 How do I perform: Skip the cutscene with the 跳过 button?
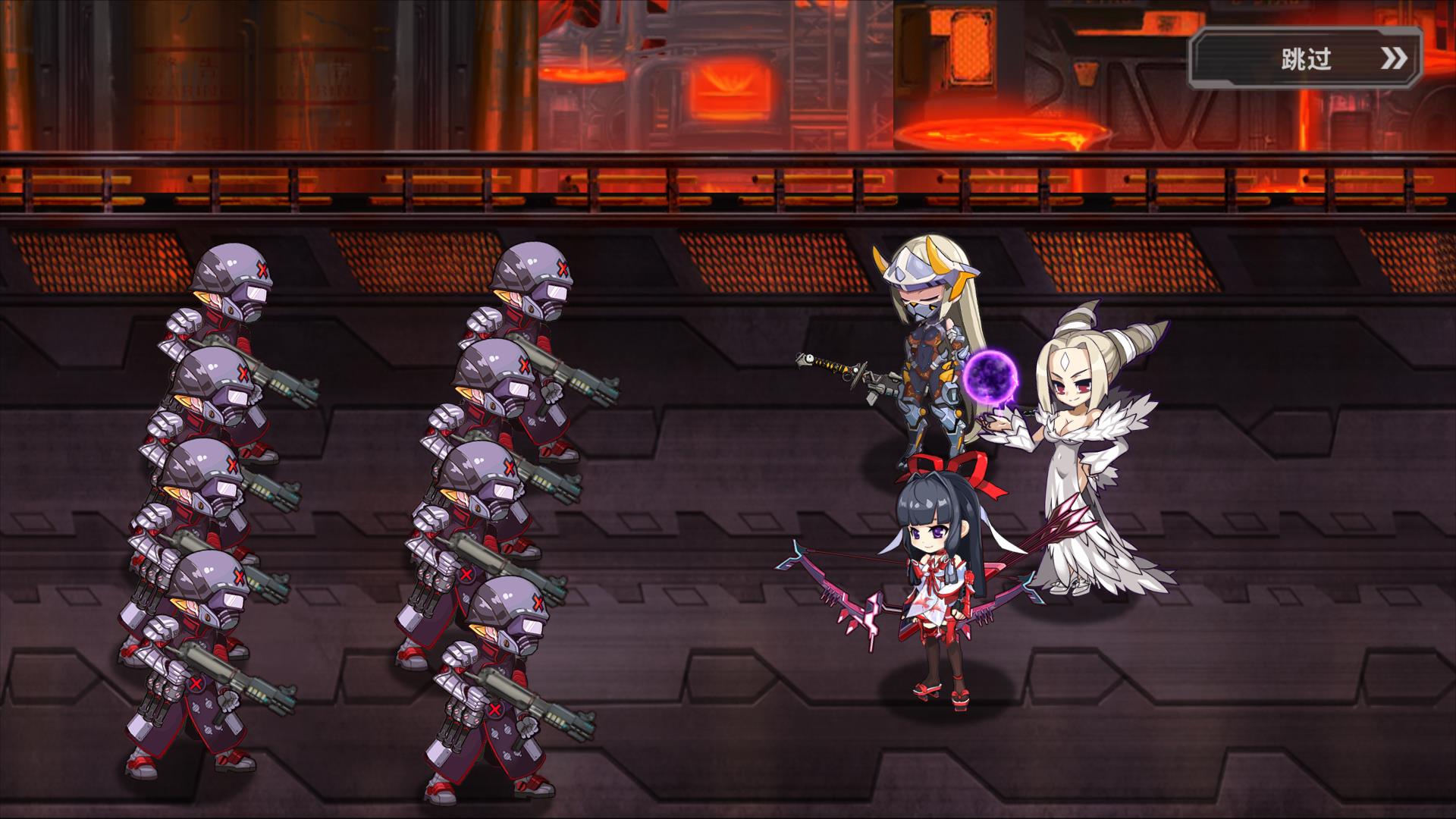point(1305,58)
